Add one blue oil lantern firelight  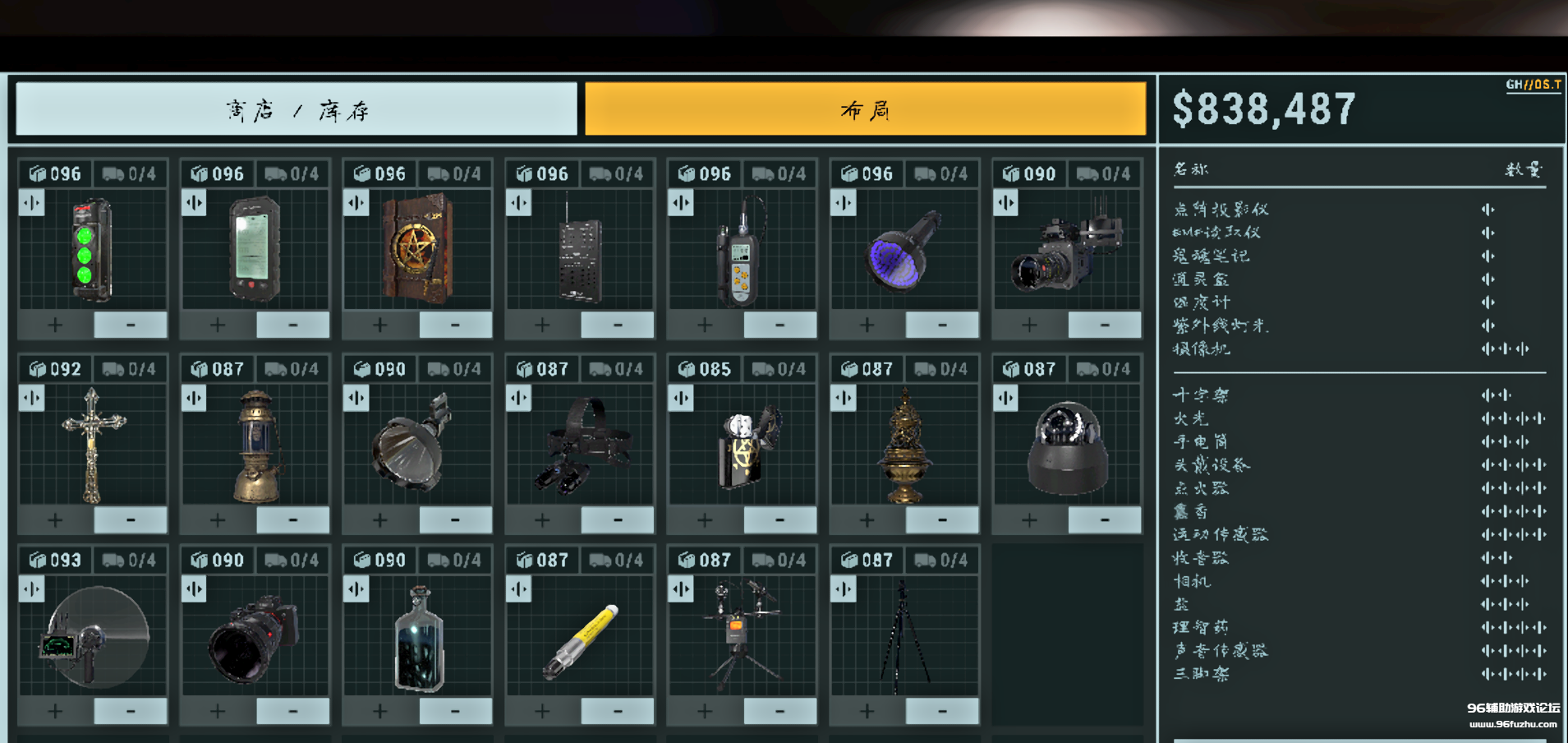click(218, 520)
